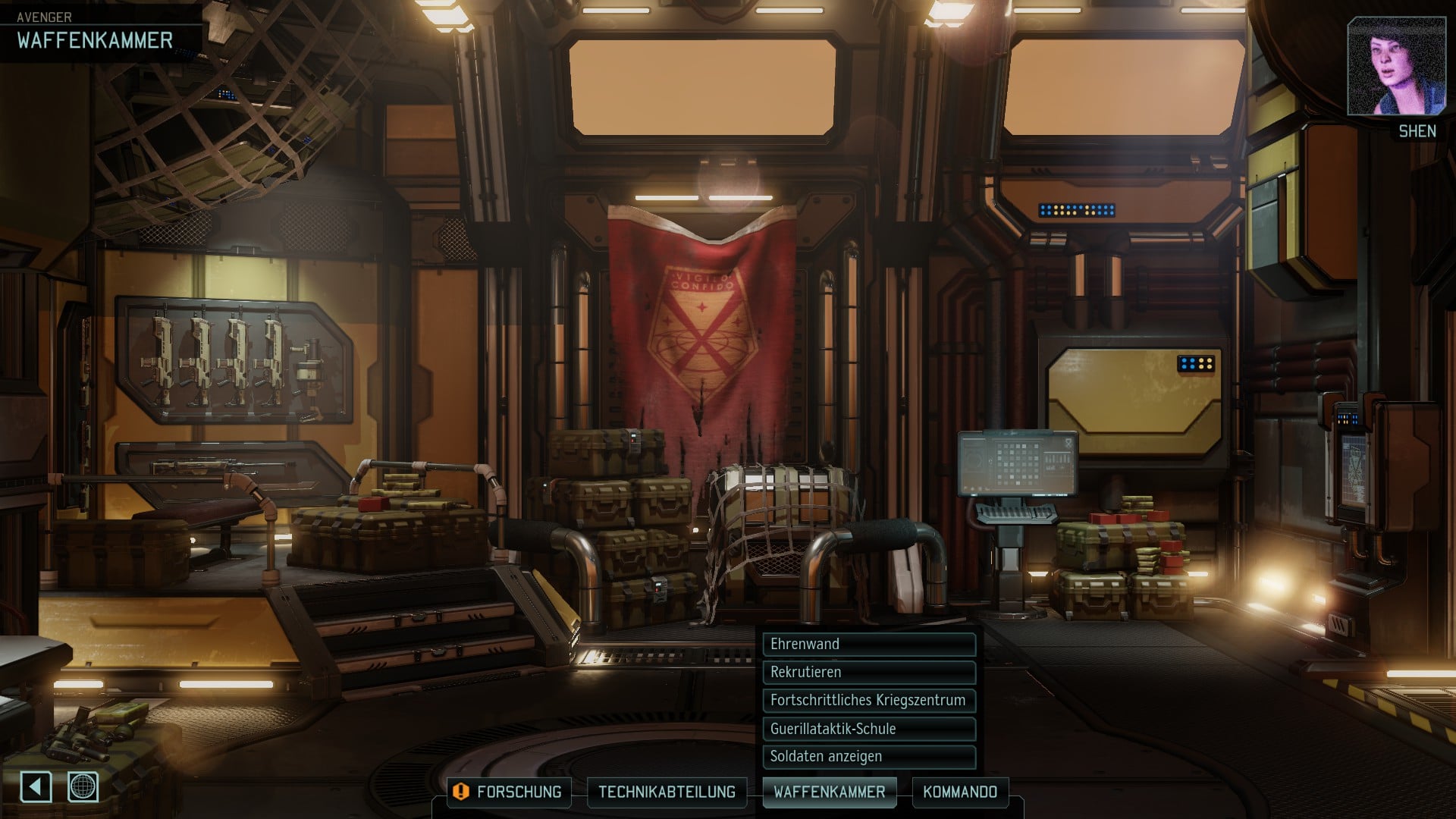Screen dimensions: 1456x819
Task: Choose the Guerillataktik-Schule entry
Action: 868,729
